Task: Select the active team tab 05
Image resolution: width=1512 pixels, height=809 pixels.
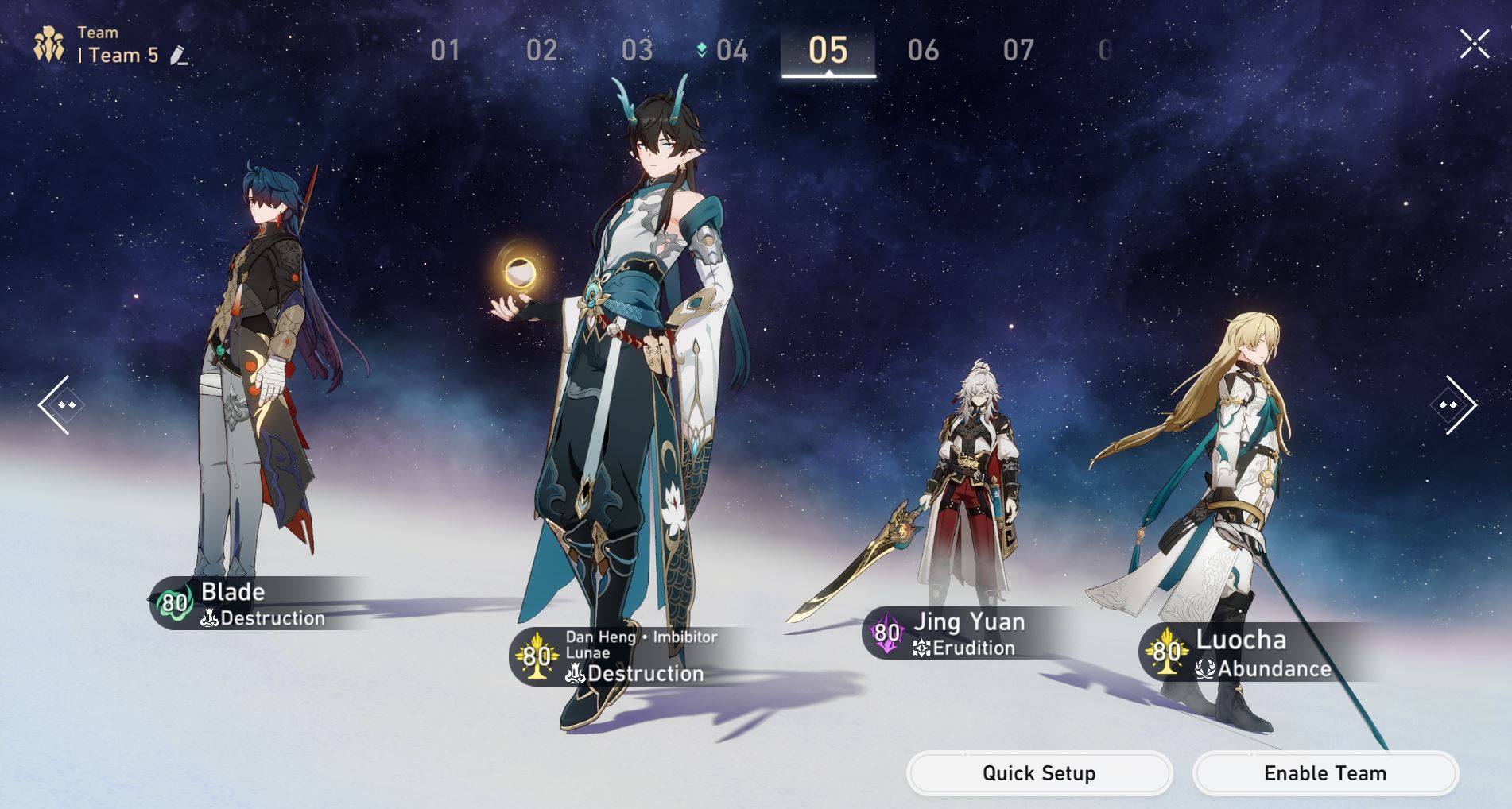Action: point(828,51)
